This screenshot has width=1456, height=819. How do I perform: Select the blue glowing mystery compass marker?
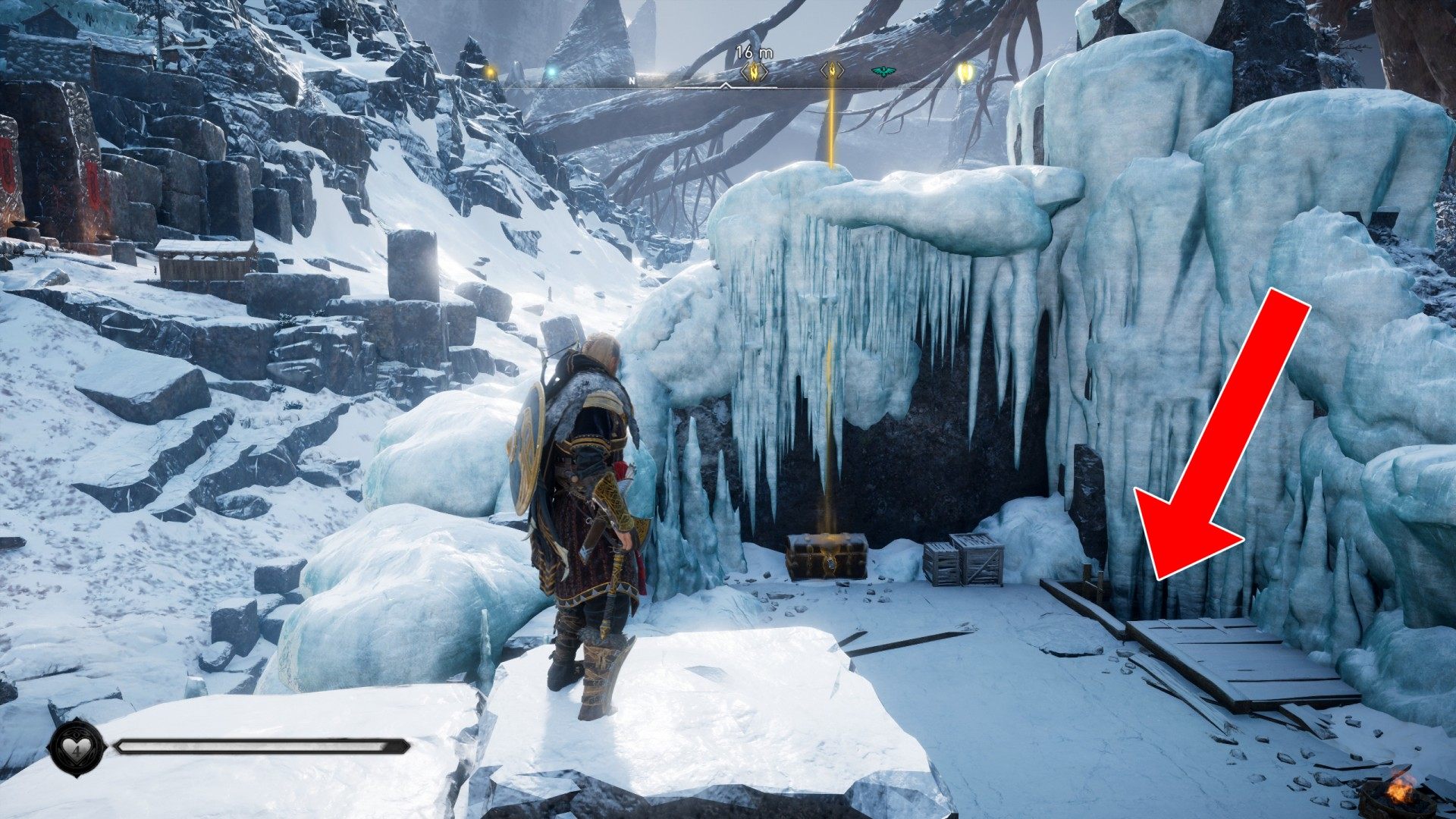click(552, 73)
